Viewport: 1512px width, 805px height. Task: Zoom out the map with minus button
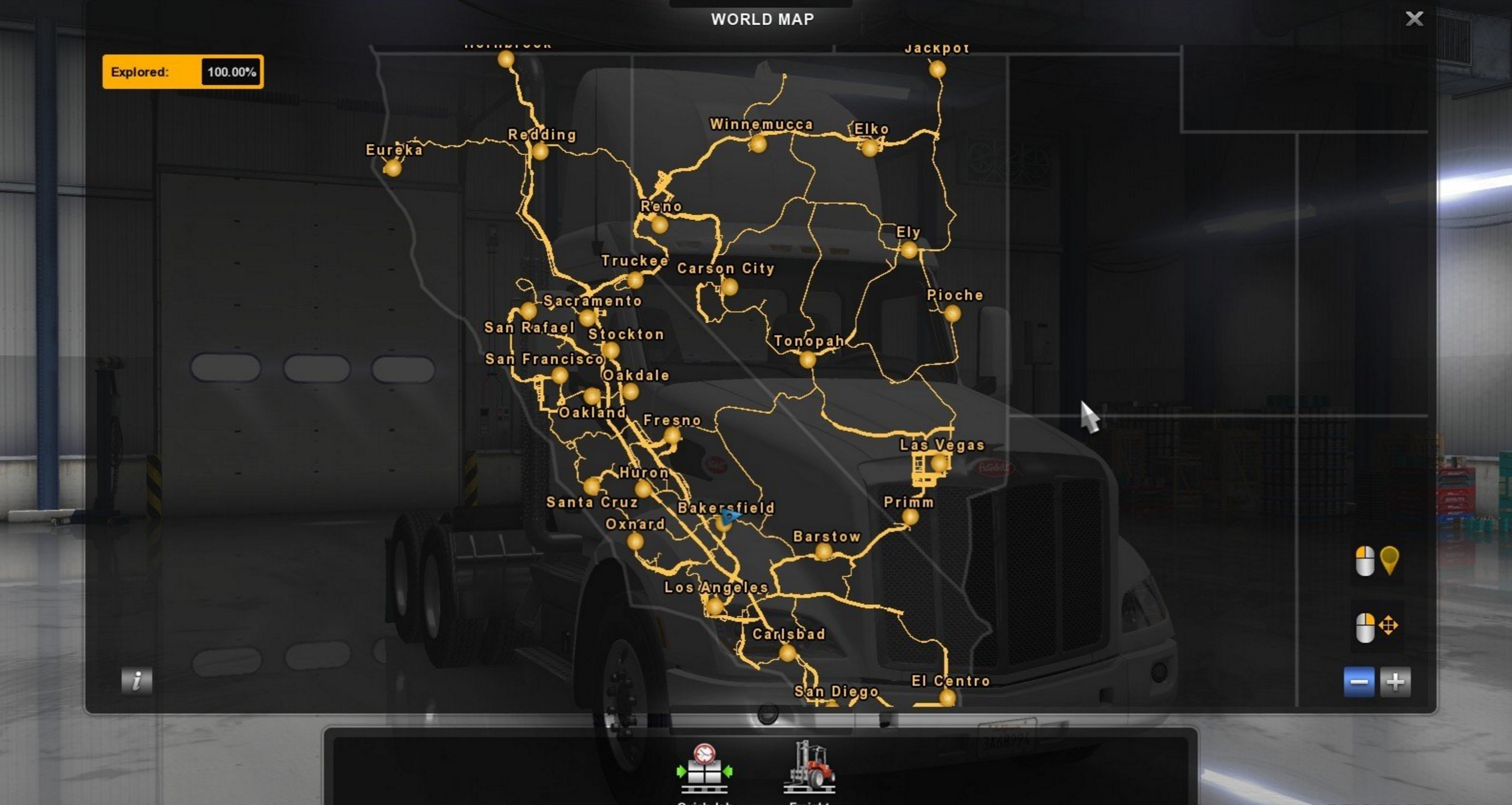(1359, 682)
